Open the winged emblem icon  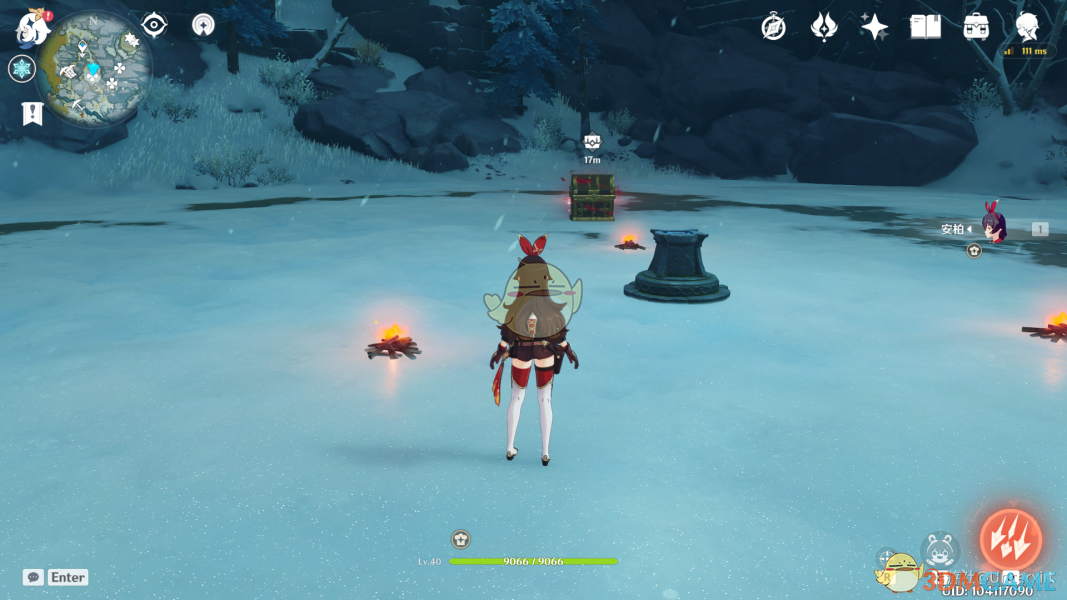click(824, 27)
